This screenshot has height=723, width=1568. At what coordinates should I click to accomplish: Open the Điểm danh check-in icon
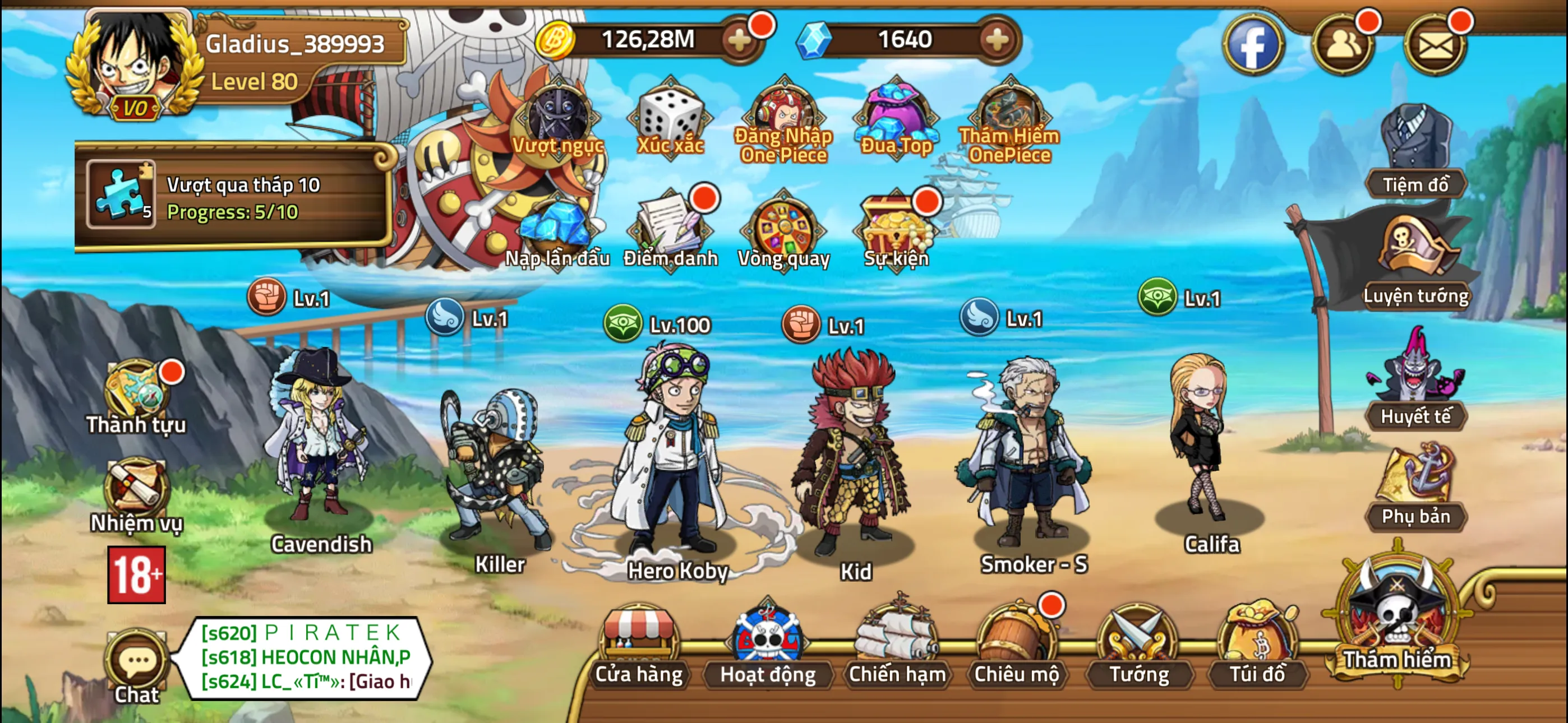[x=670, y=228]
